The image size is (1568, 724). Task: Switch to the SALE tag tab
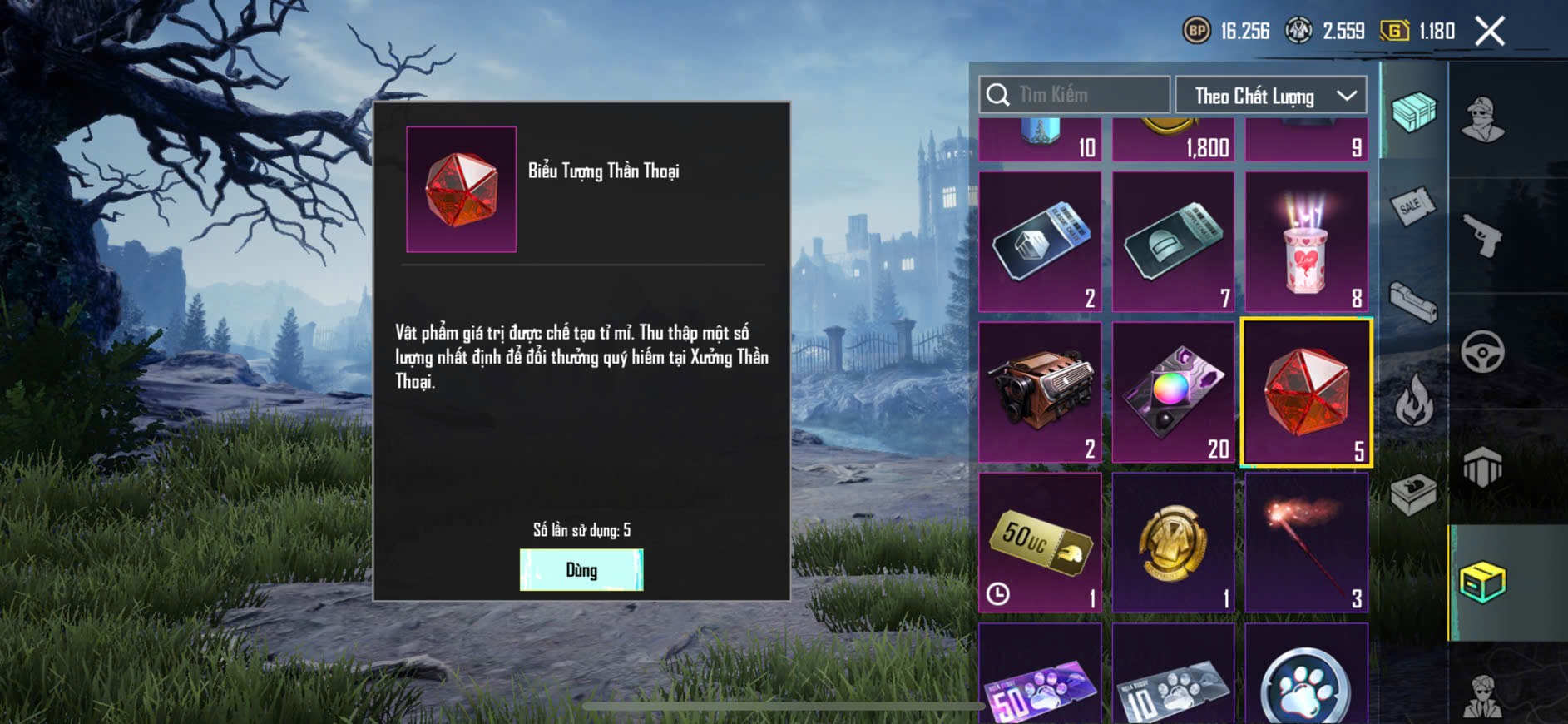[x=1413, y=206]
